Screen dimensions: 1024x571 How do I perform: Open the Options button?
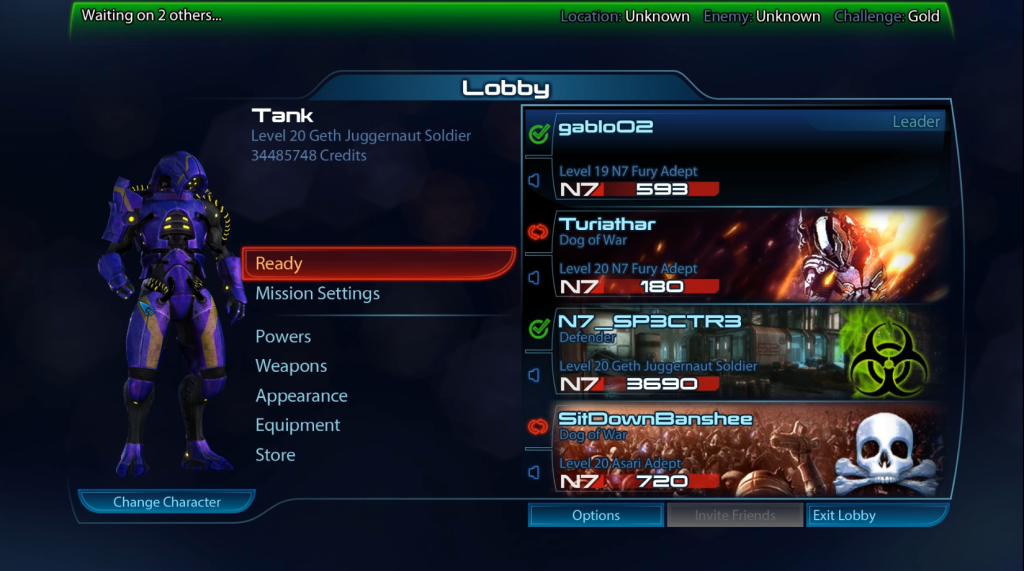[596, 516]
